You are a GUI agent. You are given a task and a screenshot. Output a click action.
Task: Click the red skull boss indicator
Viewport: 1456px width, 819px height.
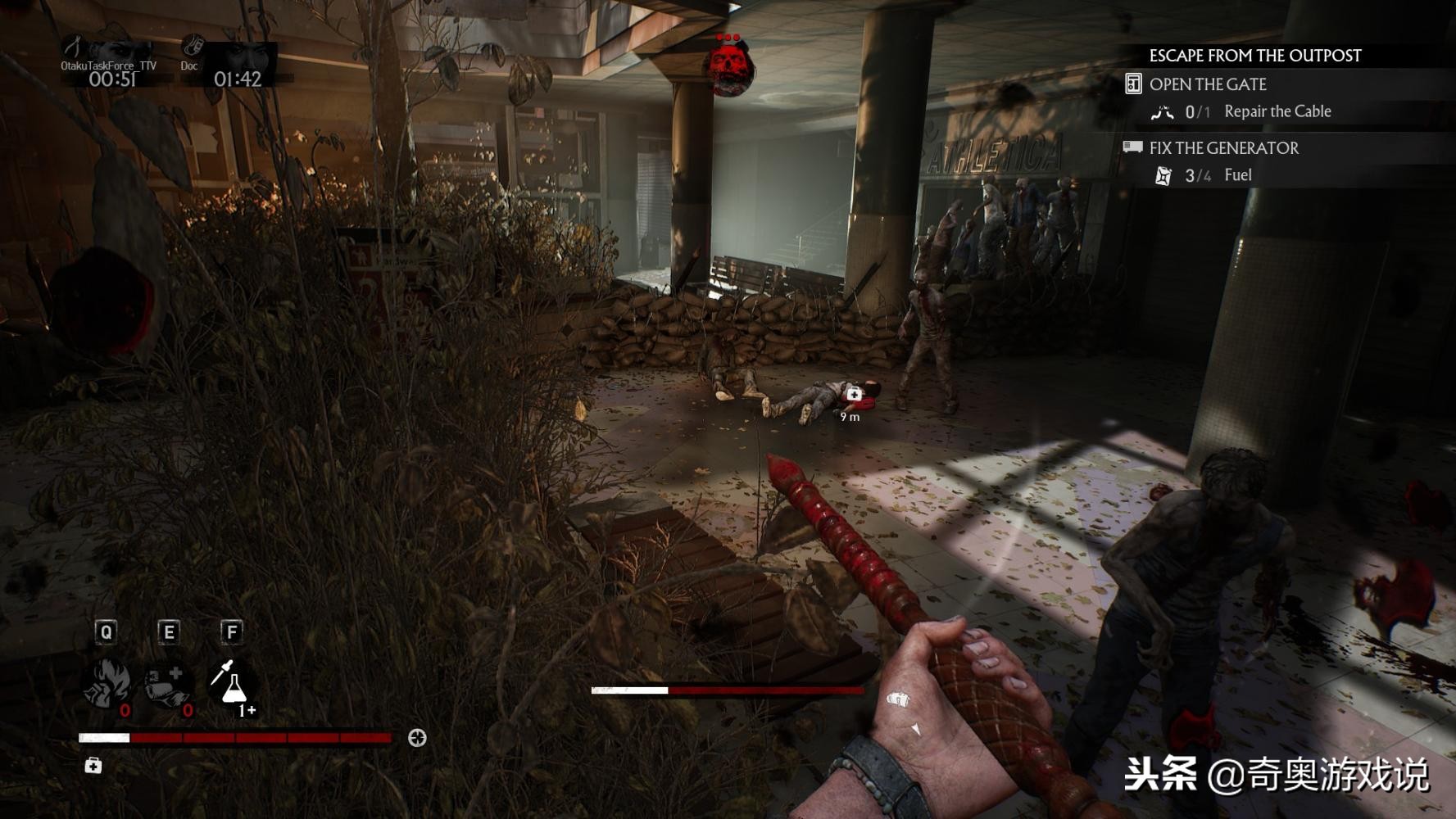pyautogui.click(x=730, y=66)
